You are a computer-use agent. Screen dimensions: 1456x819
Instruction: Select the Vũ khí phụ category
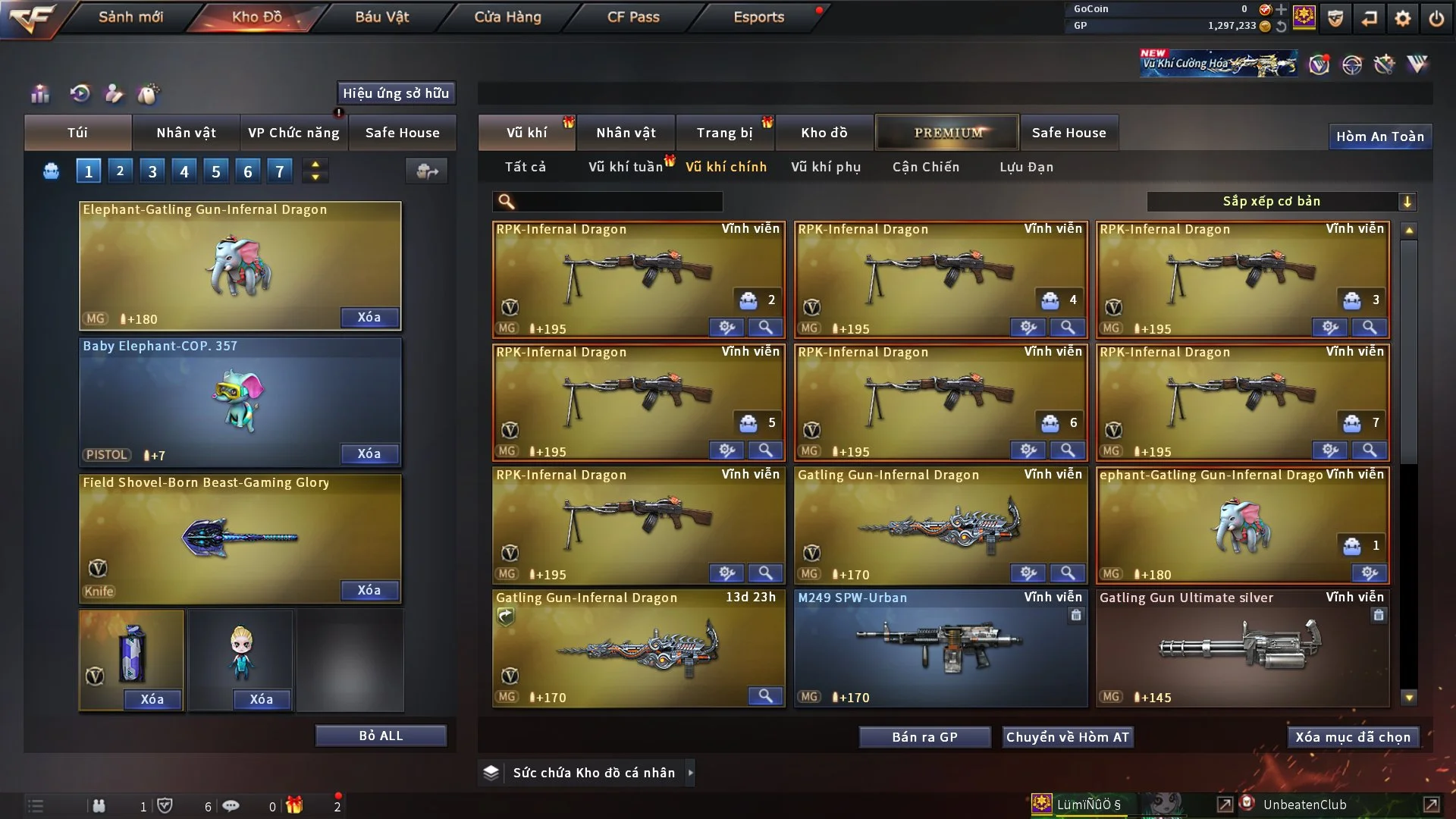826,167
